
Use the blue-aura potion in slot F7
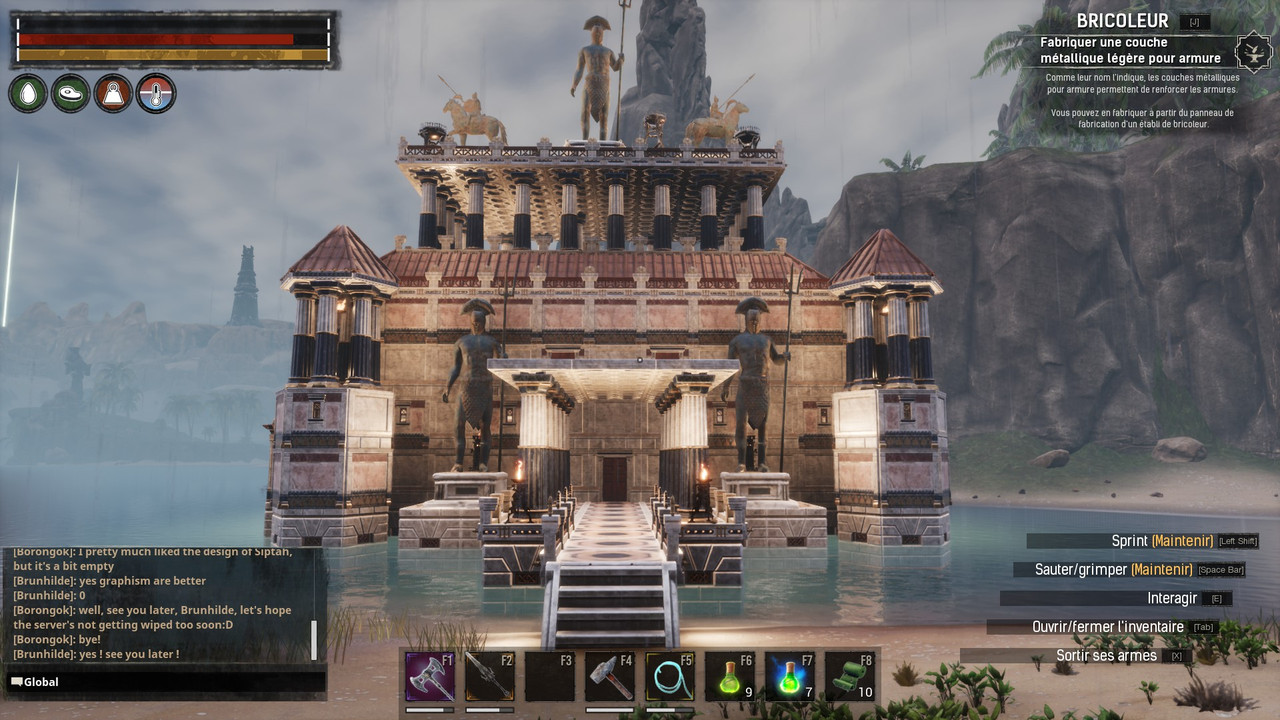click(x=790, y=677)
